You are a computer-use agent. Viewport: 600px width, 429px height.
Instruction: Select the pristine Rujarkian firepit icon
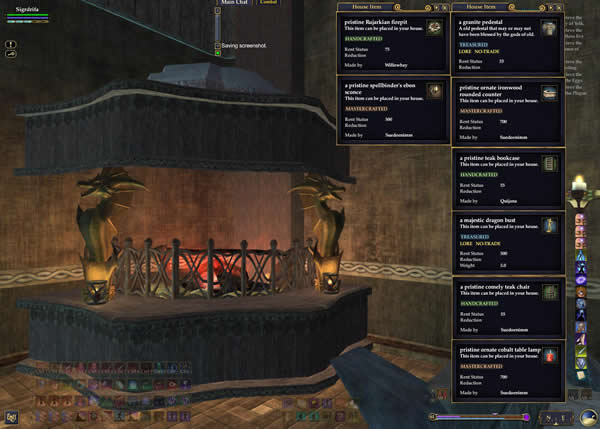click(x=434, y=27)
